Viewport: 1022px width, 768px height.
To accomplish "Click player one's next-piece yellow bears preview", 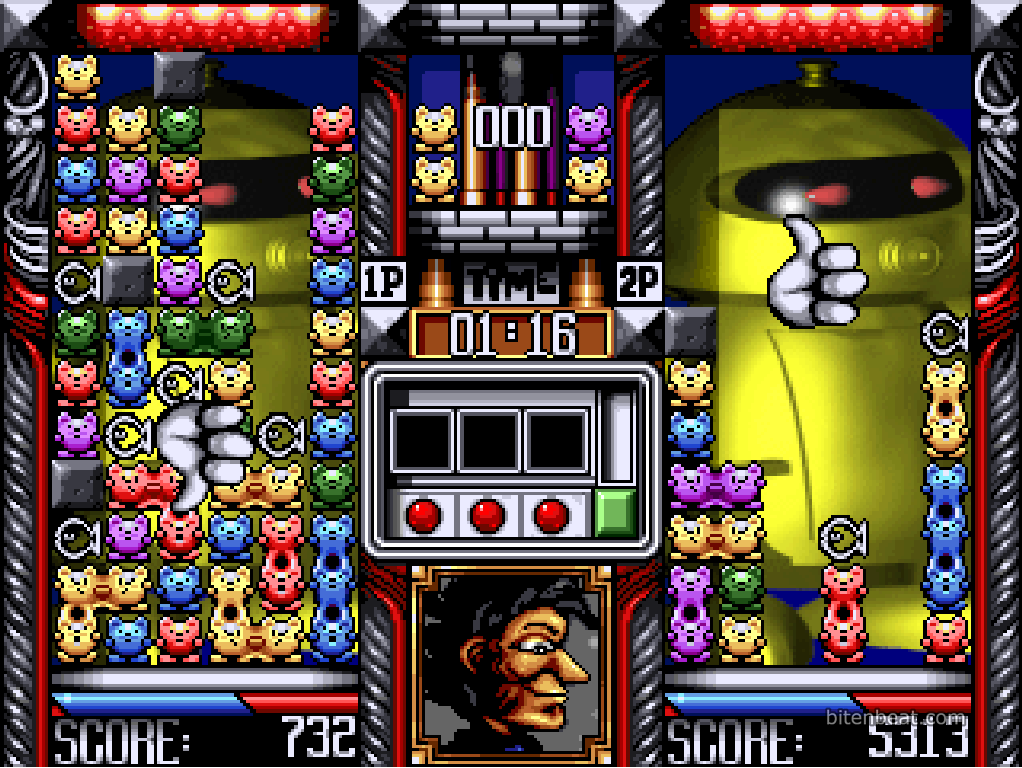I will (x=435, y=152).
